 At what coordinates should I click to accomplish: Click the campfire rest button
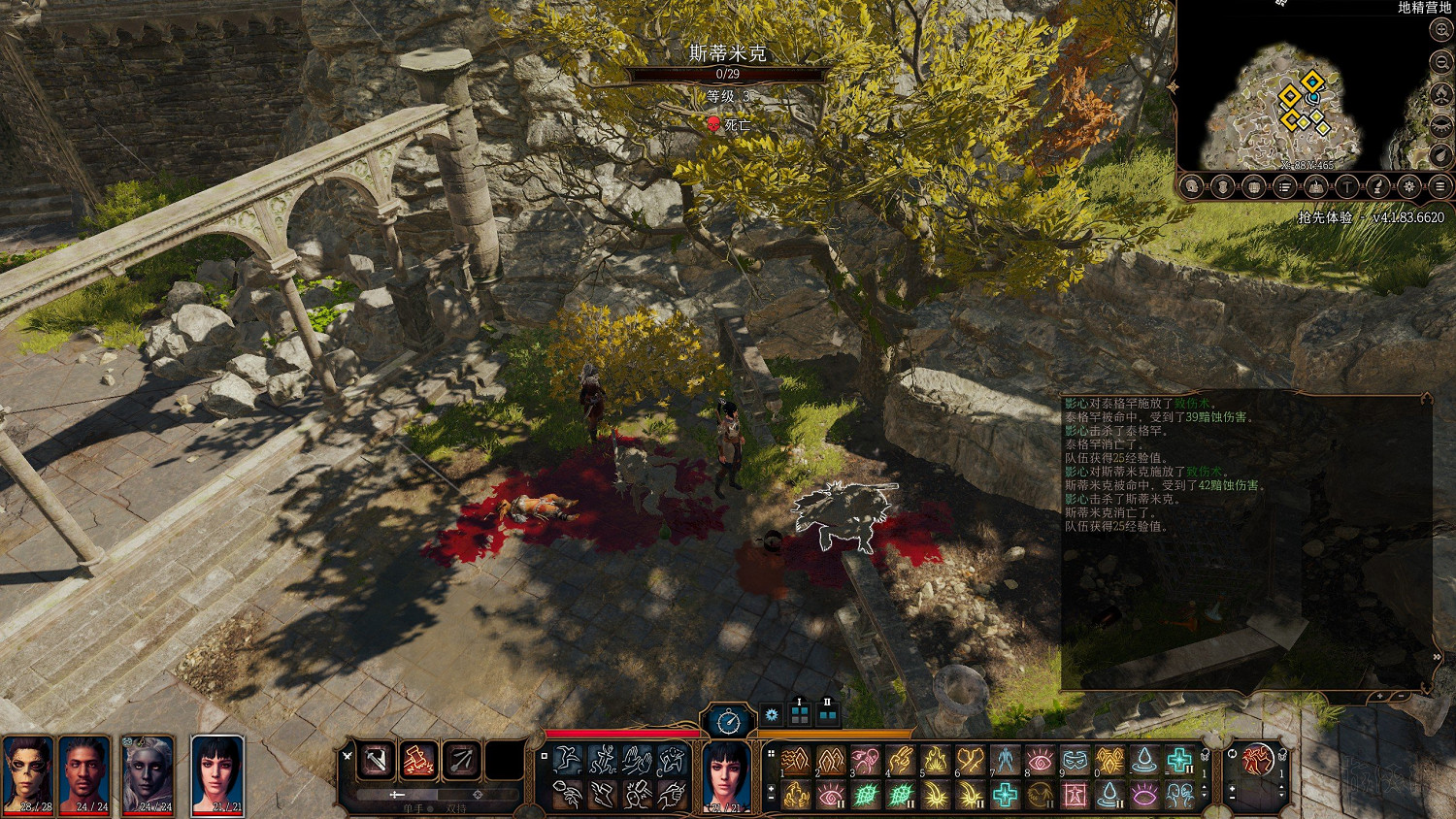tap(1440, 94)
